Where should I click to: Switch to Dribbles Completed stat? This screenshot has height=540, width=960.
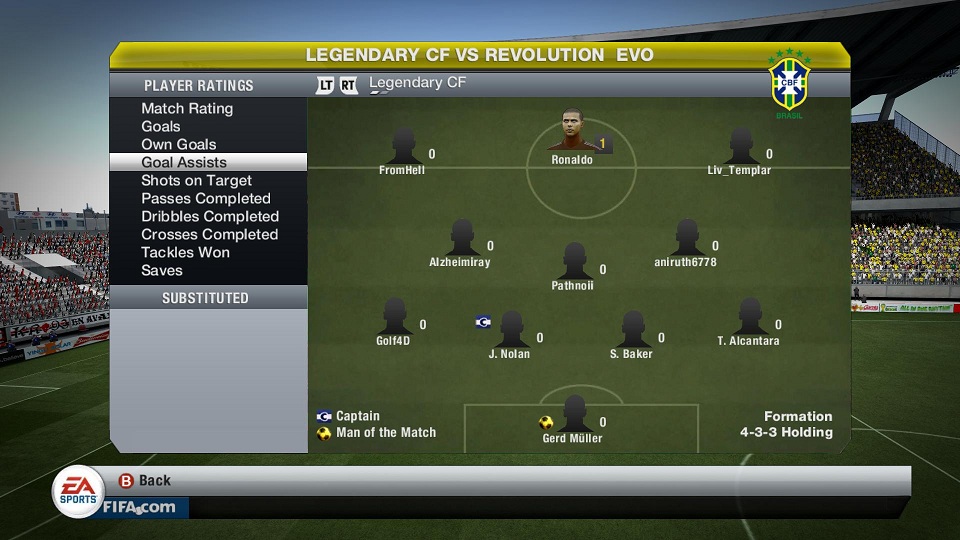coord(210,216)
